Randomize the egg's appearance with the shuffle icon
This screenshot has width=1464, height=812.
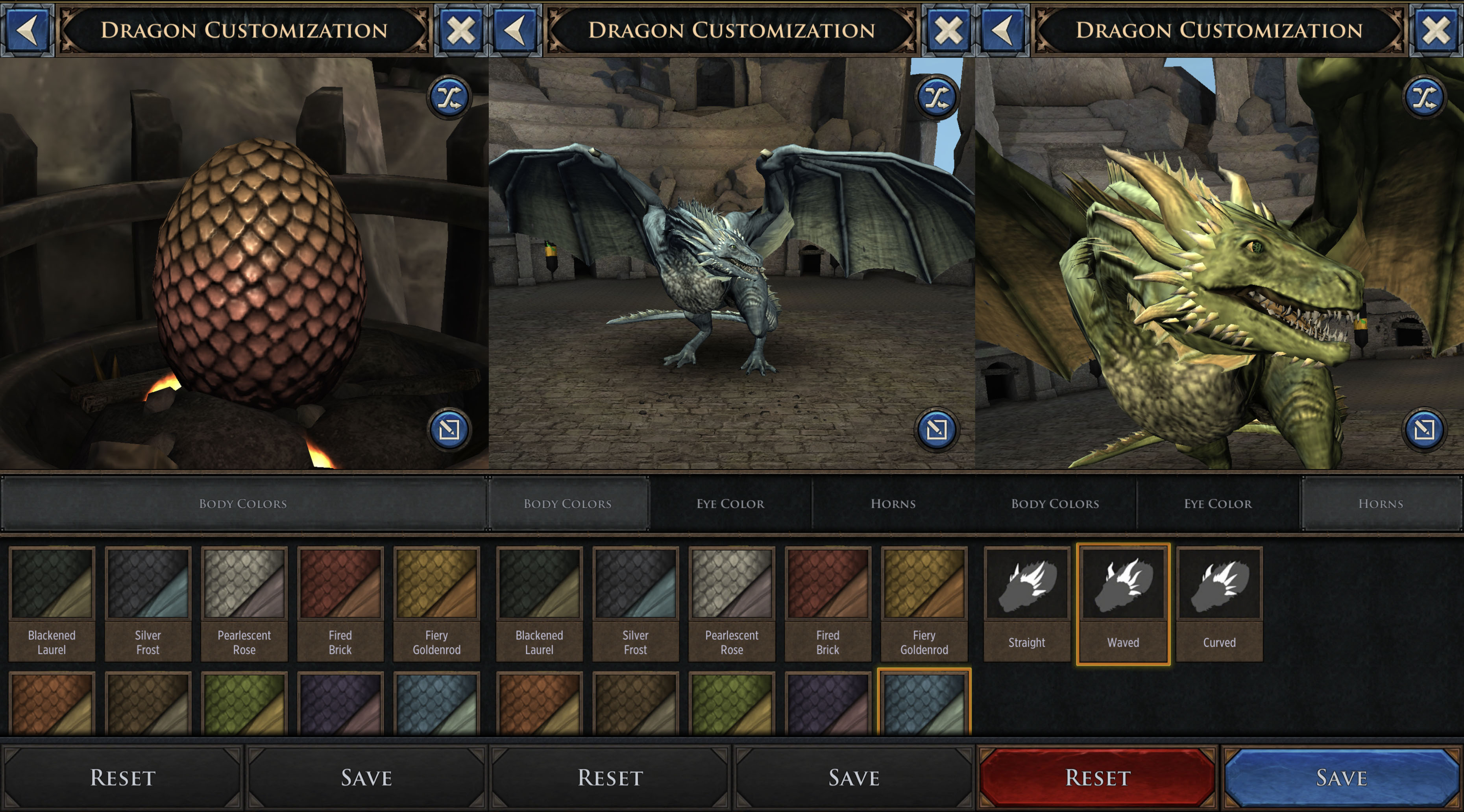(449, 97)
